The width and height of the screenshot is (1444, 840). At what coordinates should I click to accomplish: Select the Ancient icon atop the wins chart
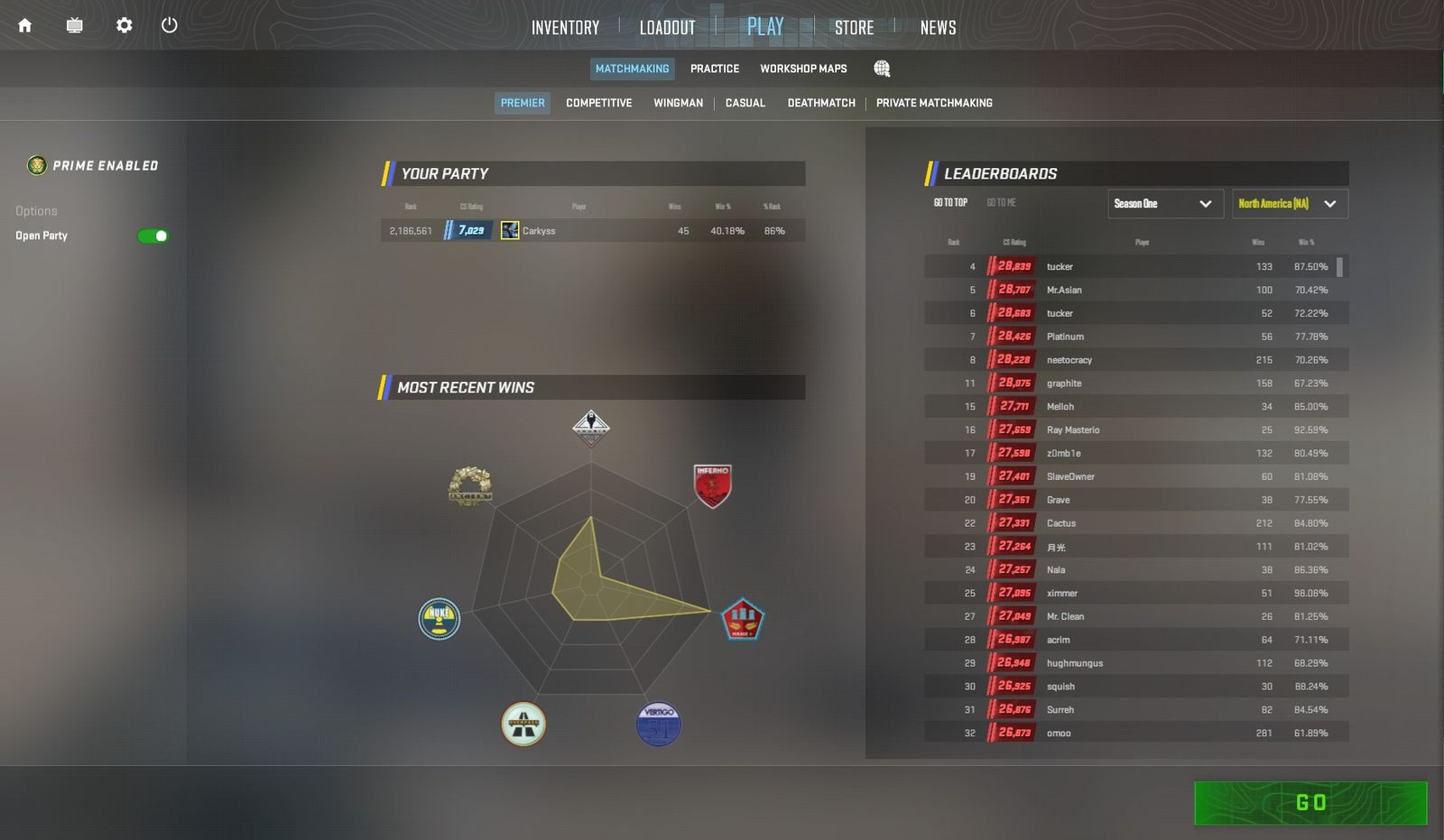(590, 427)
